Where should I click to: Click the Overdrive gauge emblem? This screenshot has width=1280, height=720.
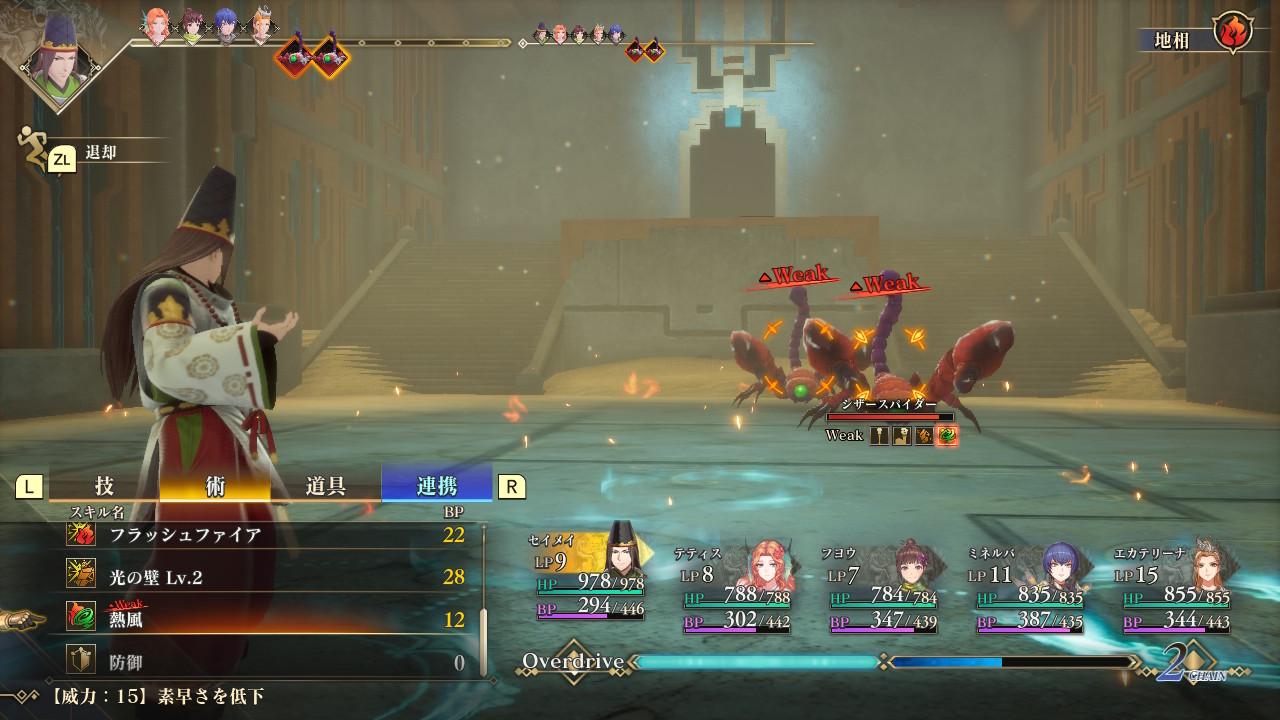[573, 661]
